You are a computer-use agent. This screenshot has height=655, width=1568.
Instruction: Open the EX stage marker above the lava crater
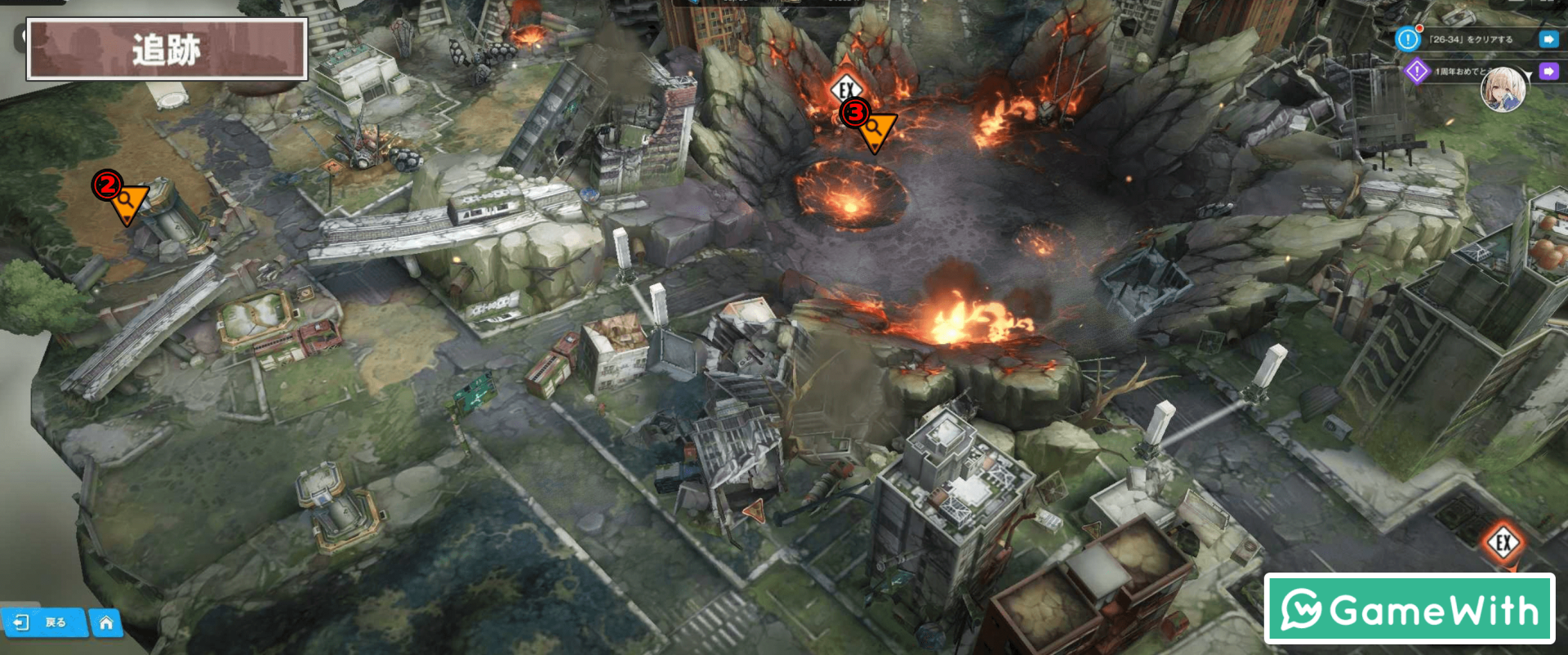[x=846, y=88]
